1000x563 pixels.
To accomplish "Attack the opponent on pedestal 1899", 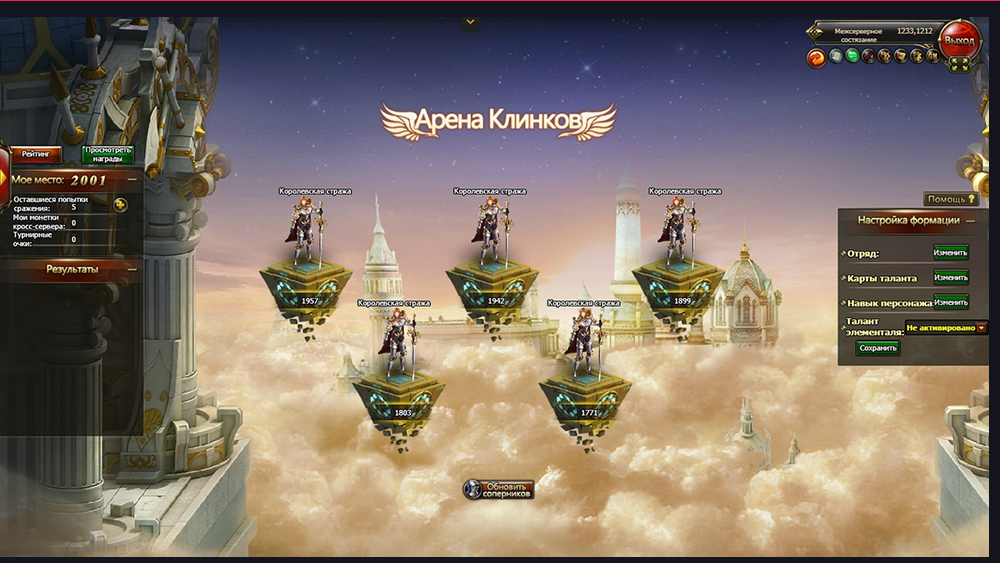I will (x=678, y=240).
